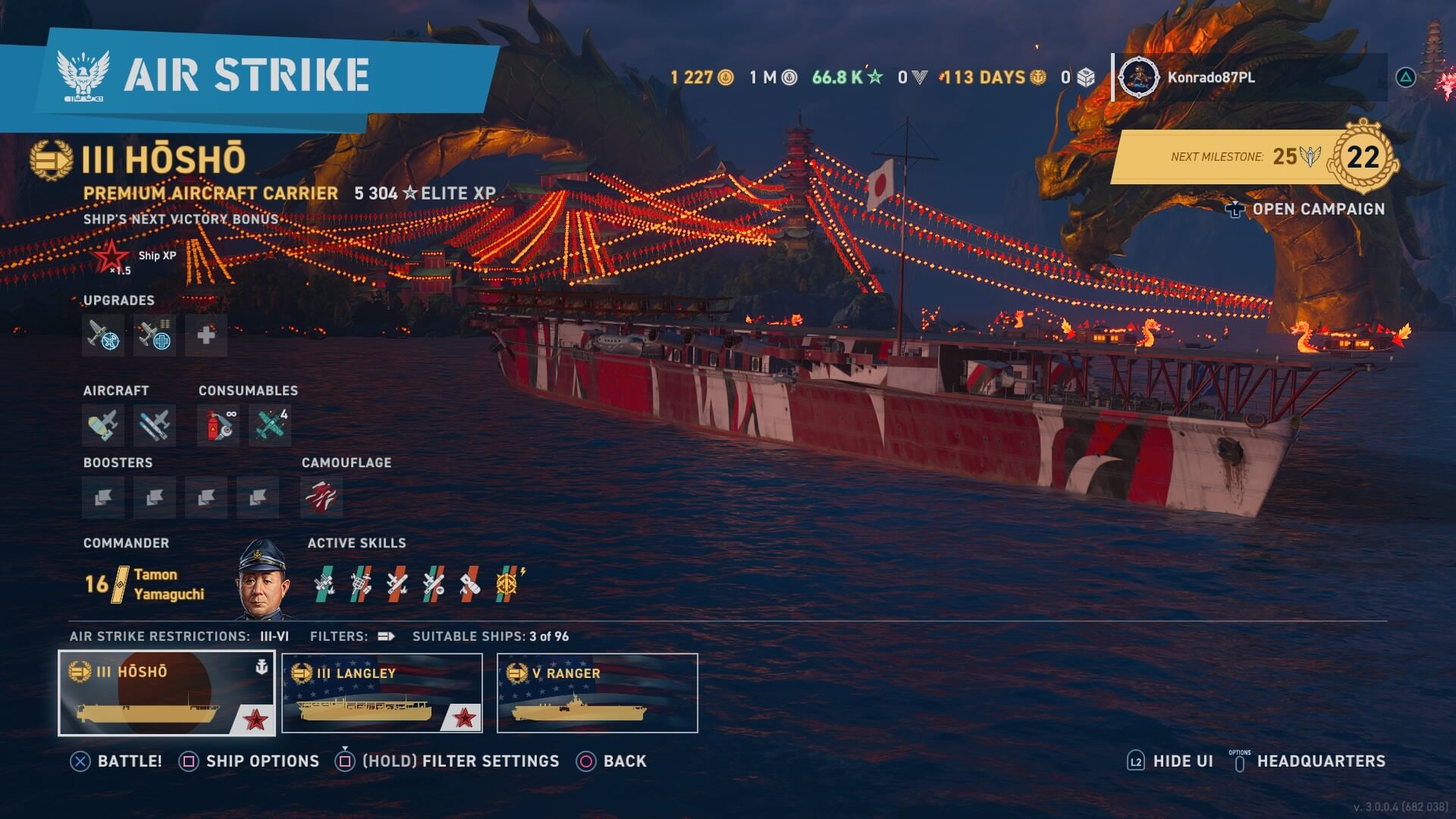The height and width of the screenshot is (819, 1456).
Task: Select the fire extinguisher consumable
Action: tap(218, 425)
